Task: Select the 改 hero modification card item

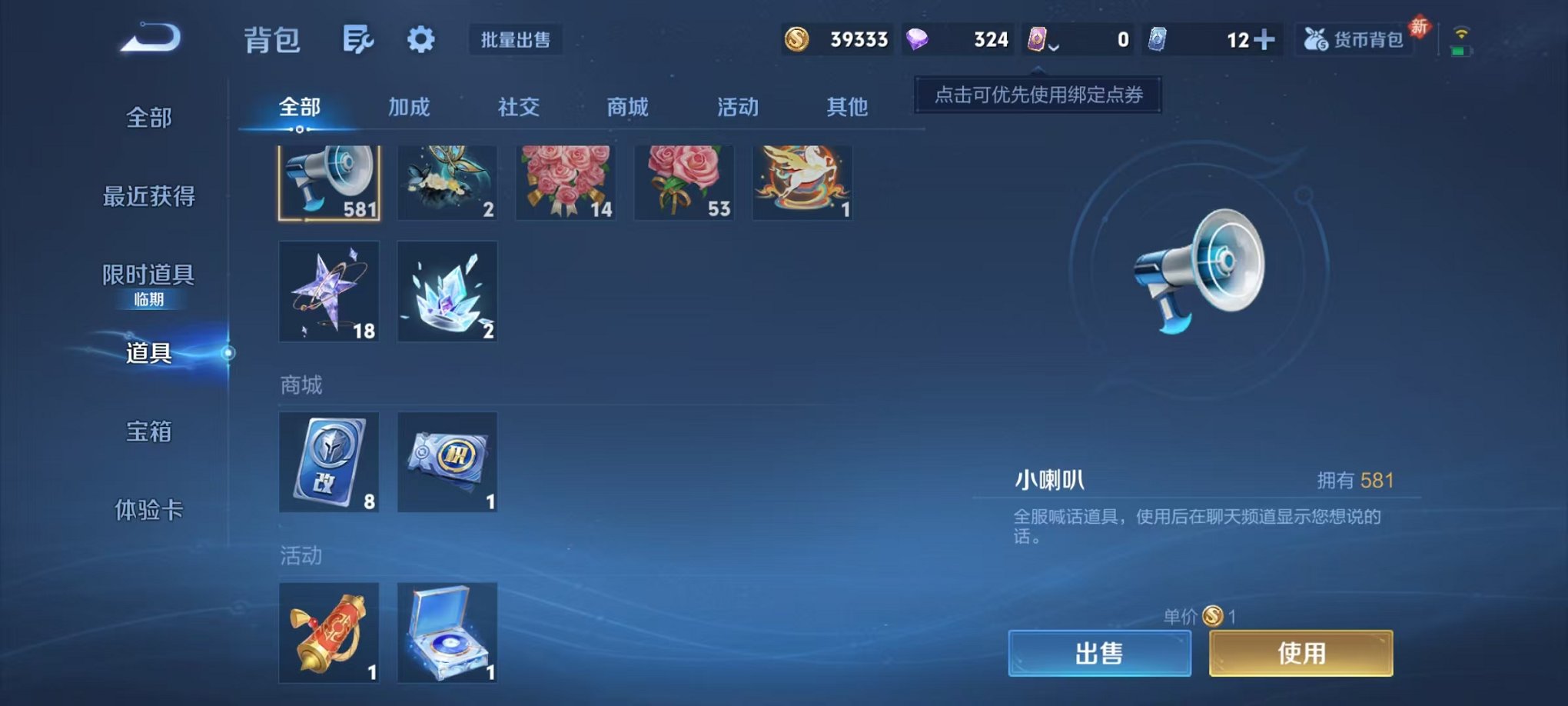Action: click(x=329, y=462)
